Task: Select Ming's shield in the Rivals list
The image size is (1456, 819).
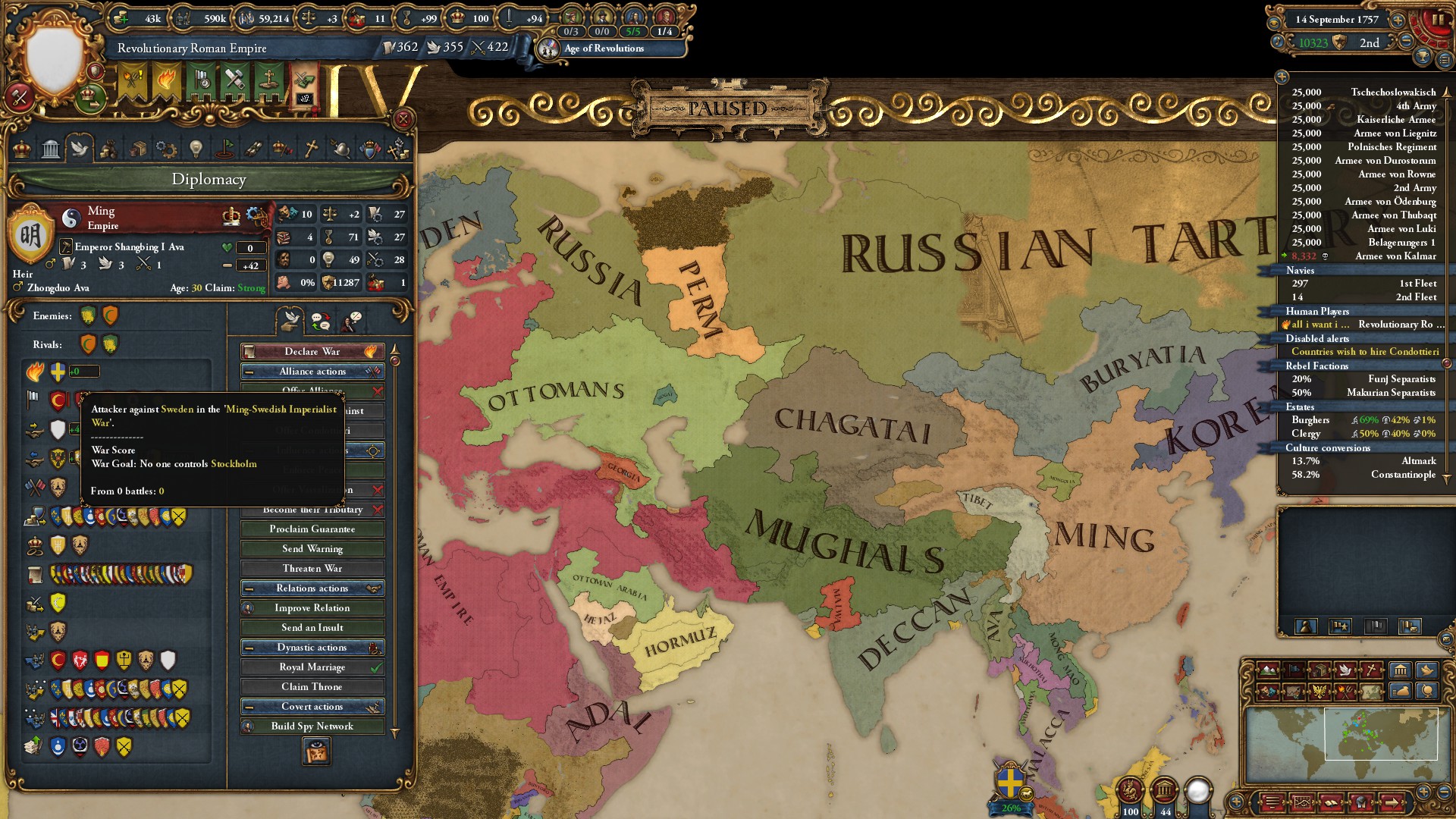Action: tap(87, 344)
